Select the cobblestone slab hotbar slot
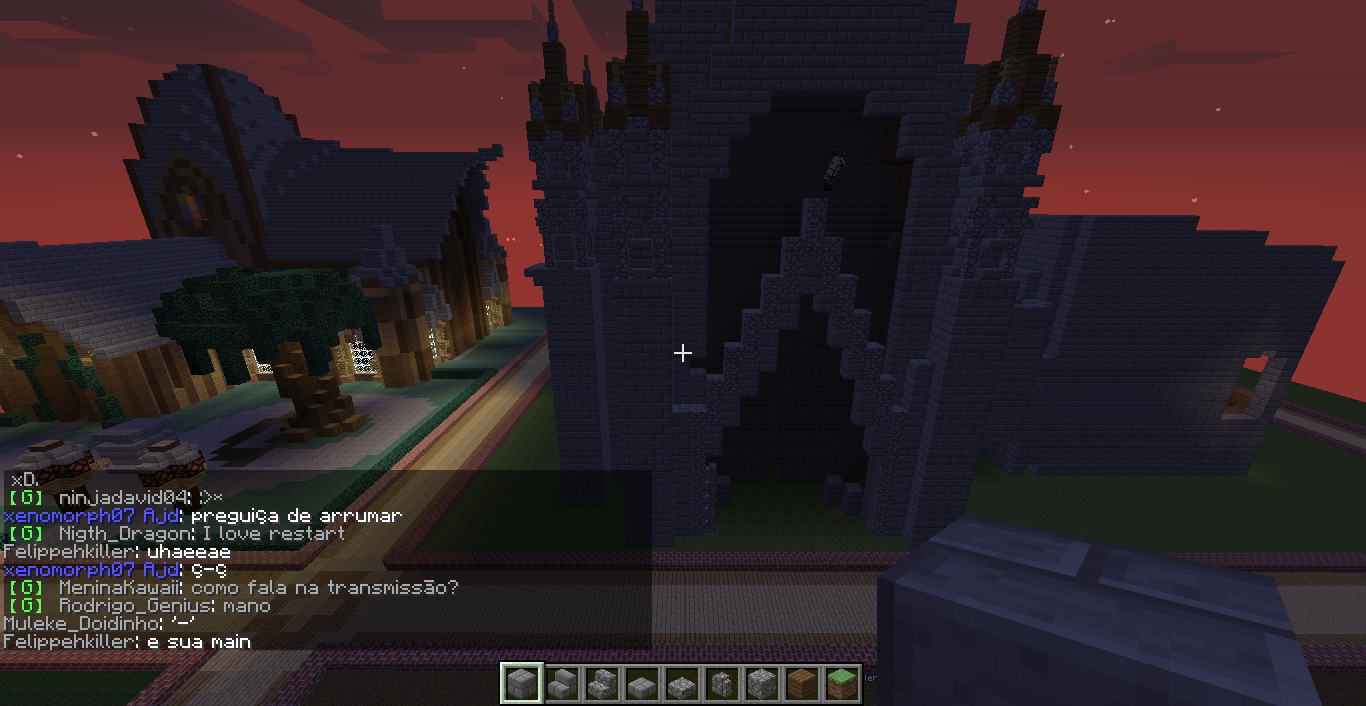 click(x=680, y=683)
